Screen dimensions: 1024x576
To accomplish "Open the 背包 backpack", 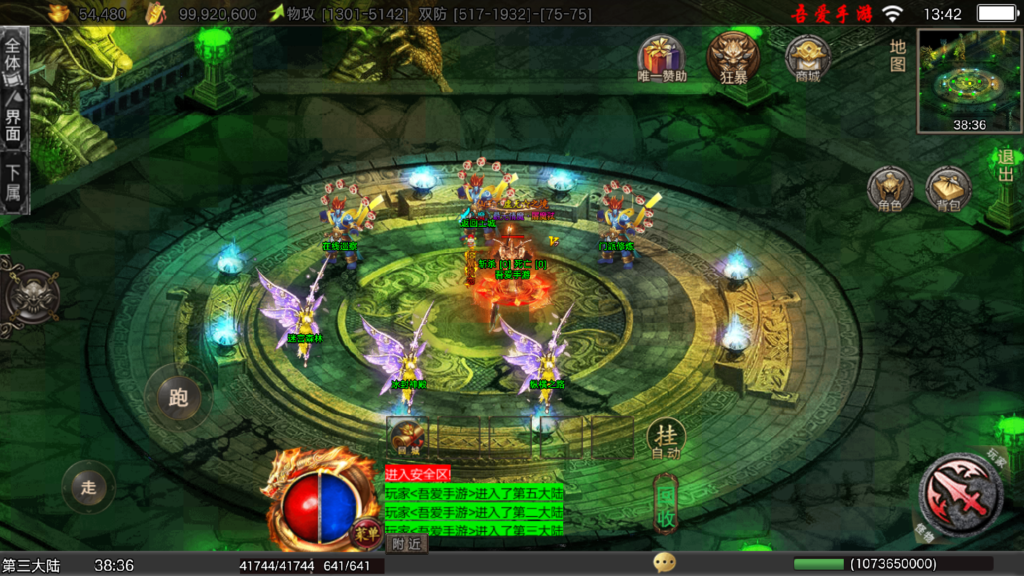I will point(948,188).
